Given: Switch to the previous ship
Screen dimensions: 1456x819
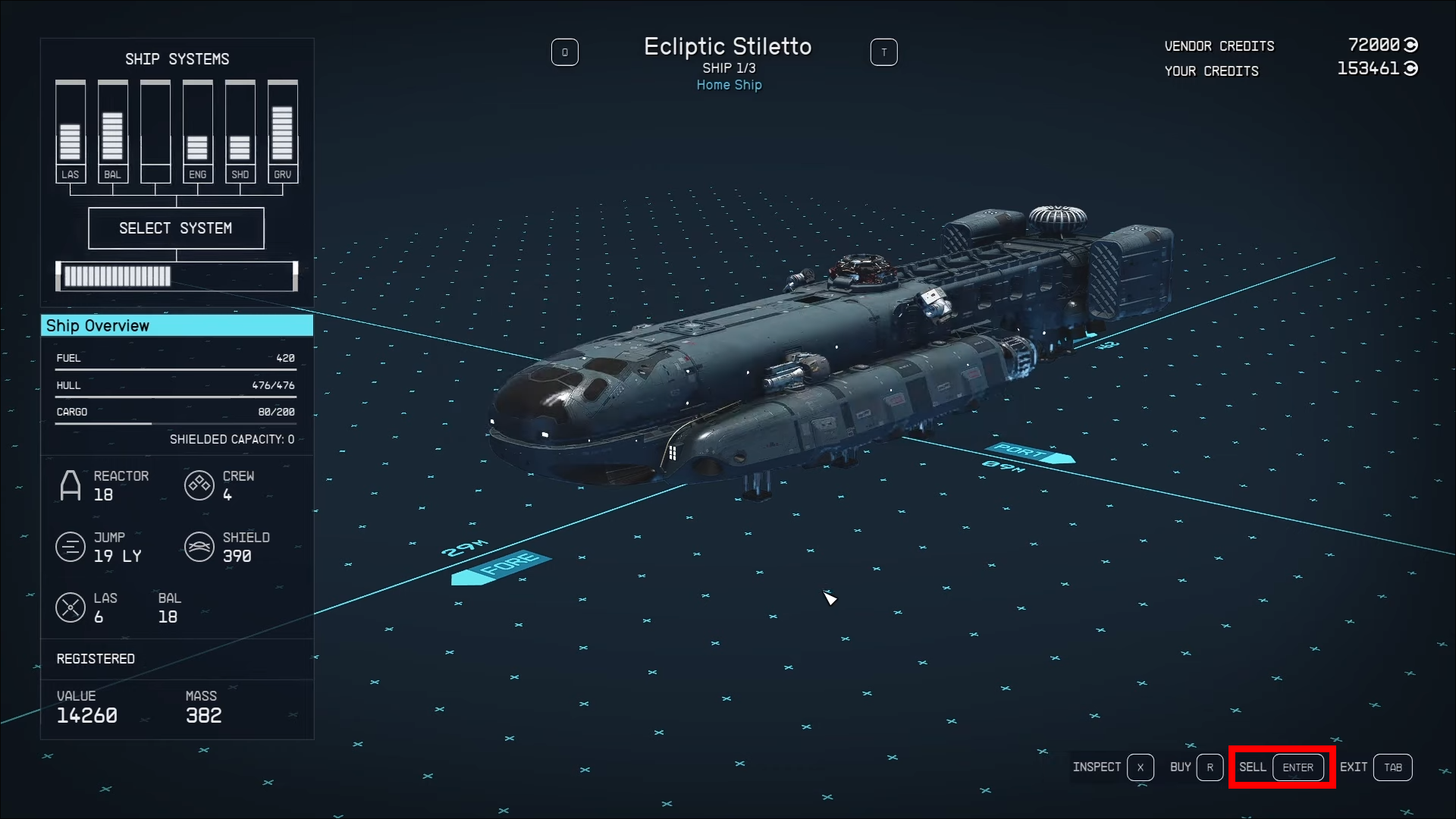Looking at the screenshot, I should pos(565,52).
